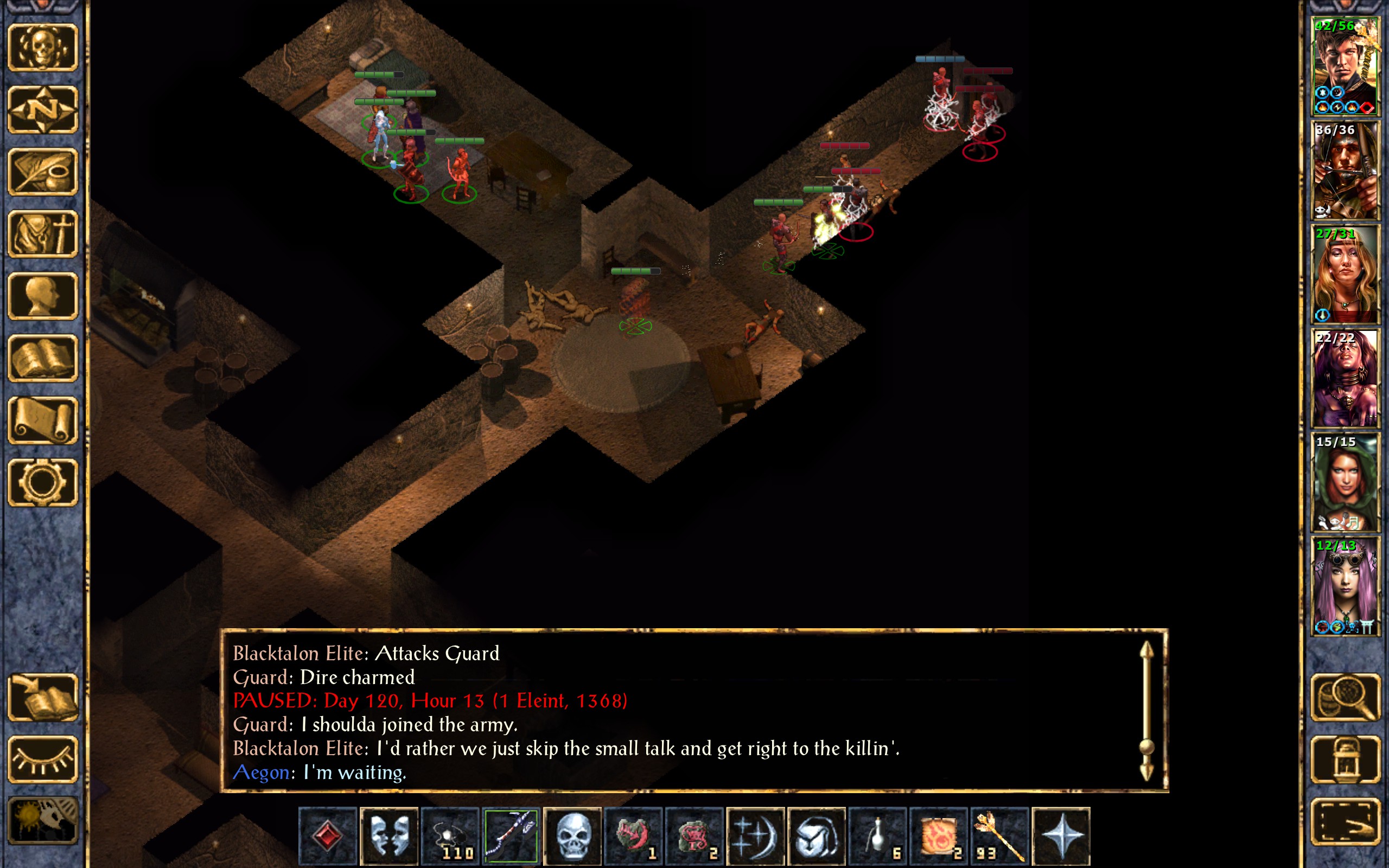Open the journal with quill icon
This screenshot has width=1389, height=868.
[x=42, y=171]
